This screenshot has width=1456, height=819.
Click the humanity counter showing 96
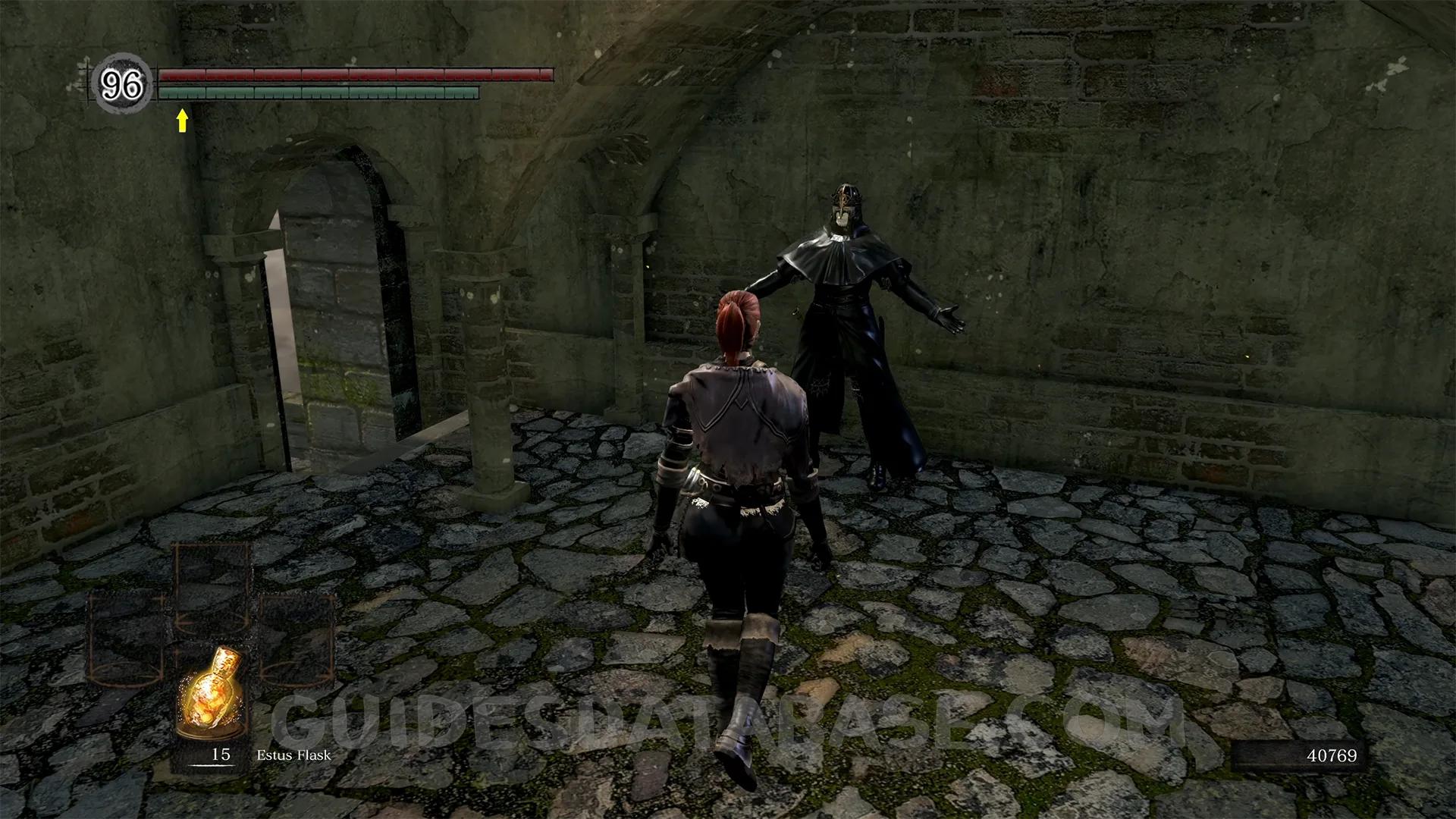121,84
